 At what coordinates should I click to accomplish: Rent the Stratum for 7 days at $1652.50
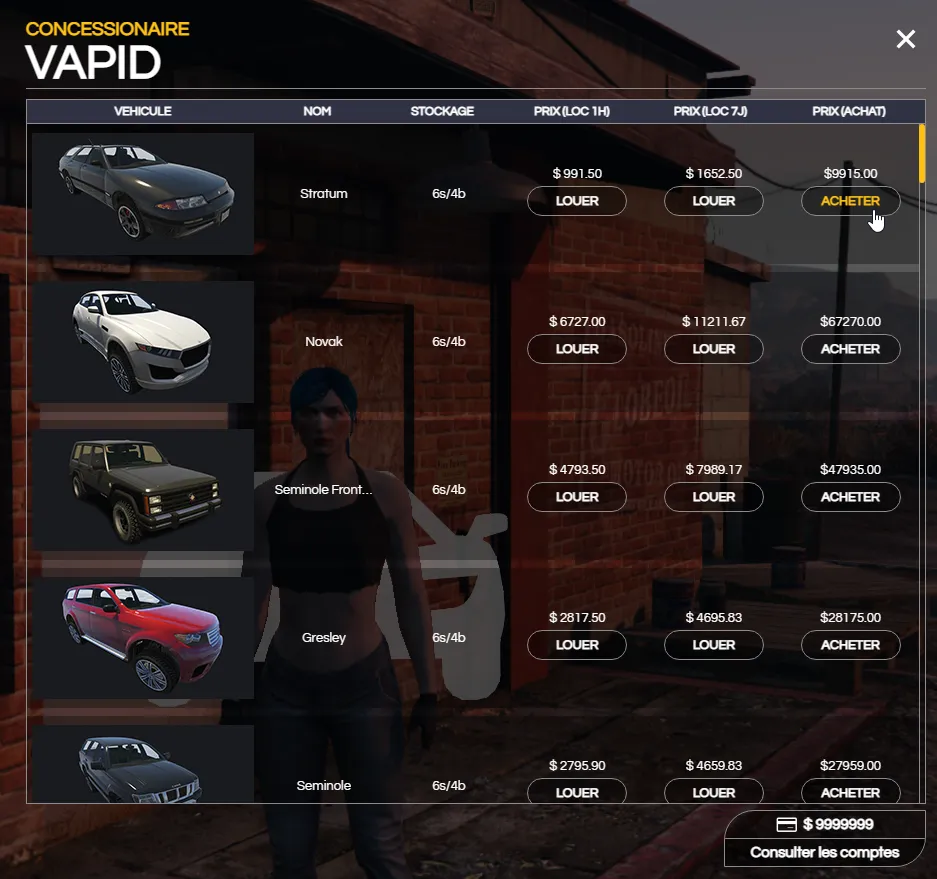pyautogui.click(x=714, y=201)
